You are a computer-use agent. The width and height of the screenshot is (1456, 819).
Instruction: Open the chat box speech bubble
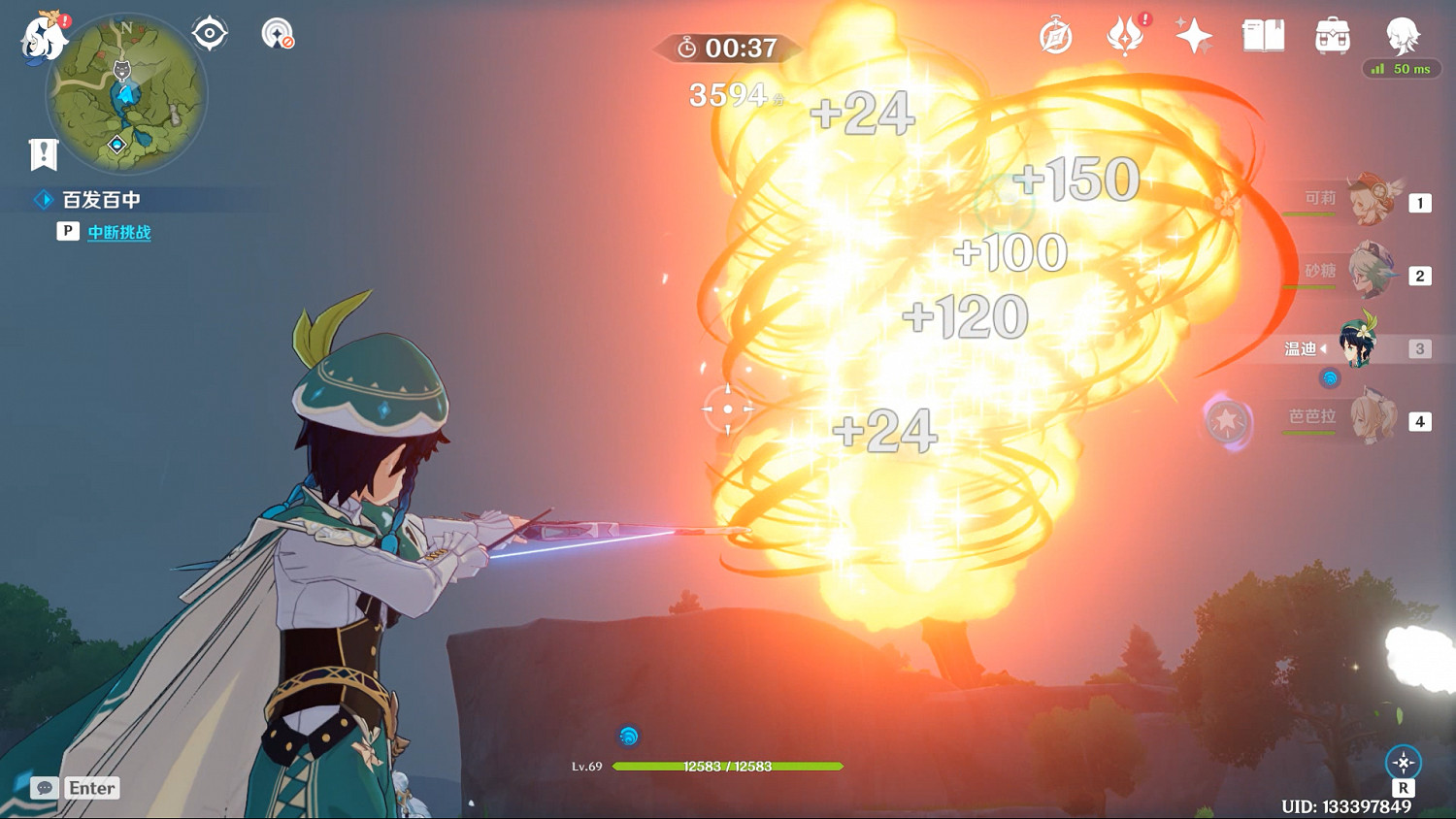44,788
